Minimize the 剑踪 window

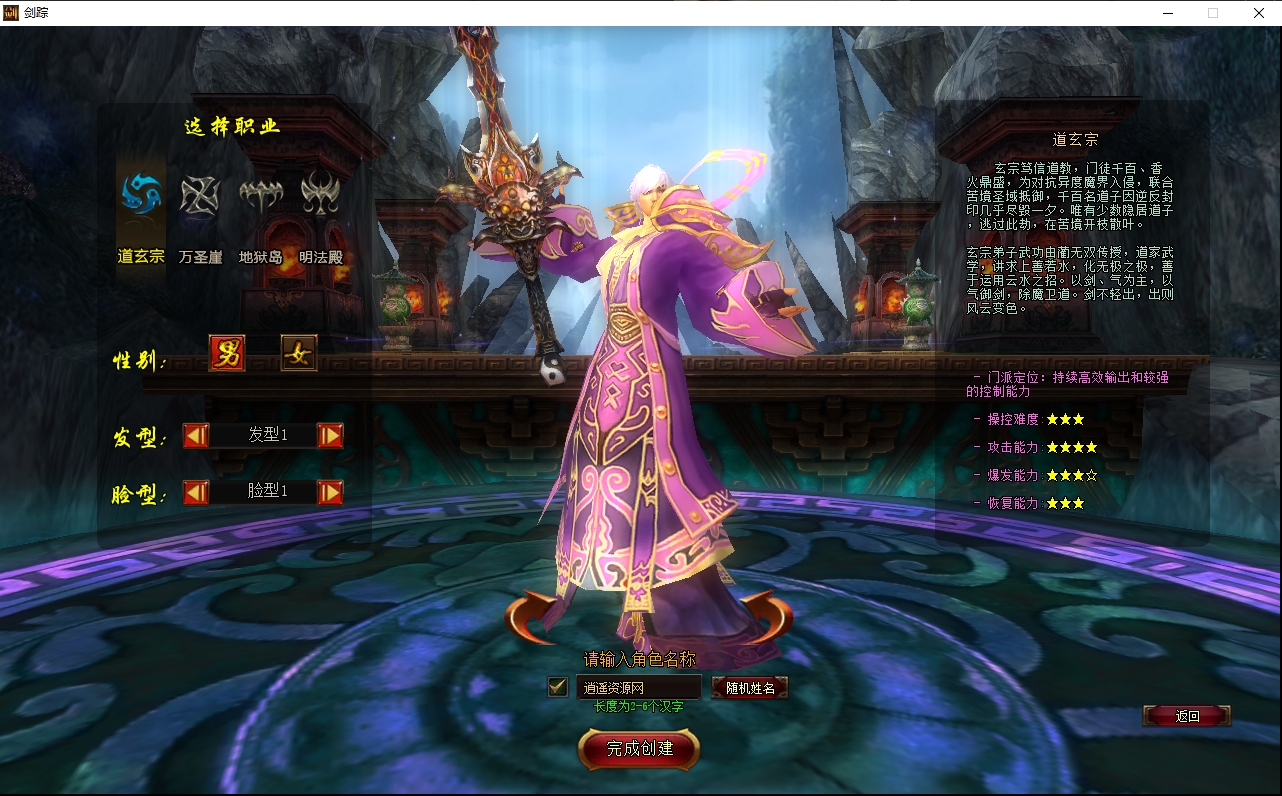[x=1168, y=13]
